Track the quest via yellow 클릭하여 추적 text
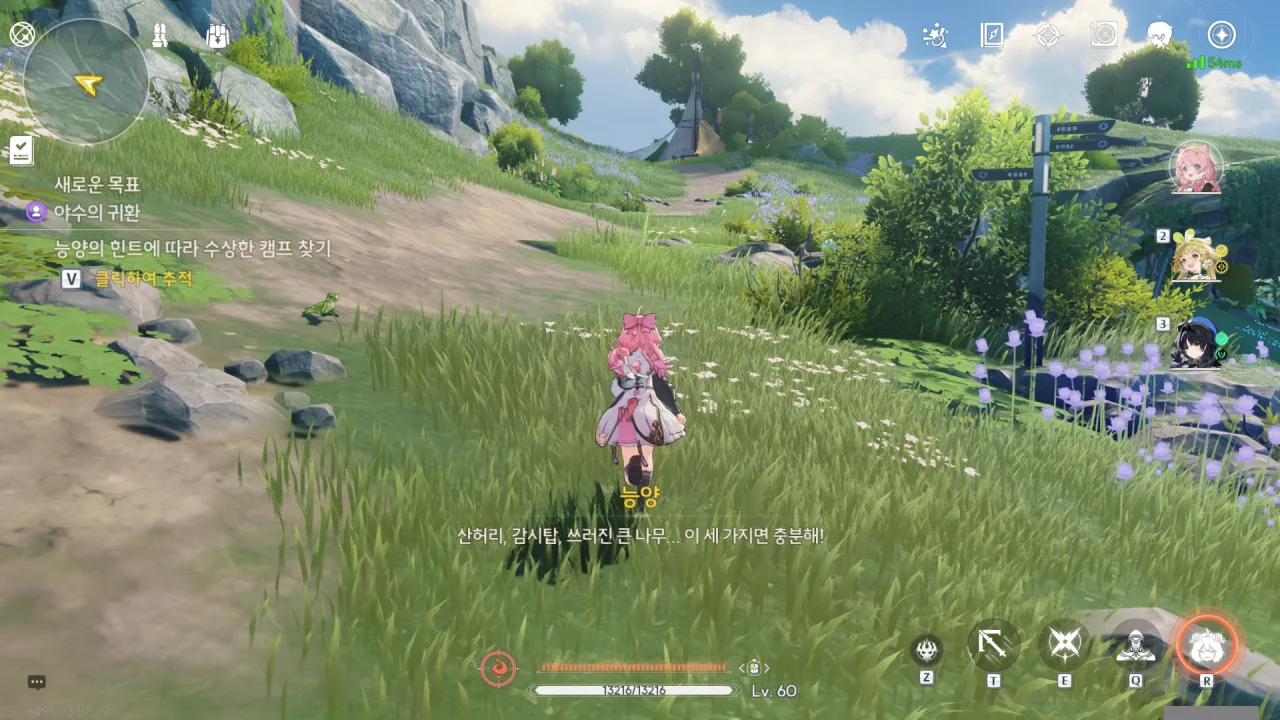Screen dimensions: 1280x720 (143, 279)
